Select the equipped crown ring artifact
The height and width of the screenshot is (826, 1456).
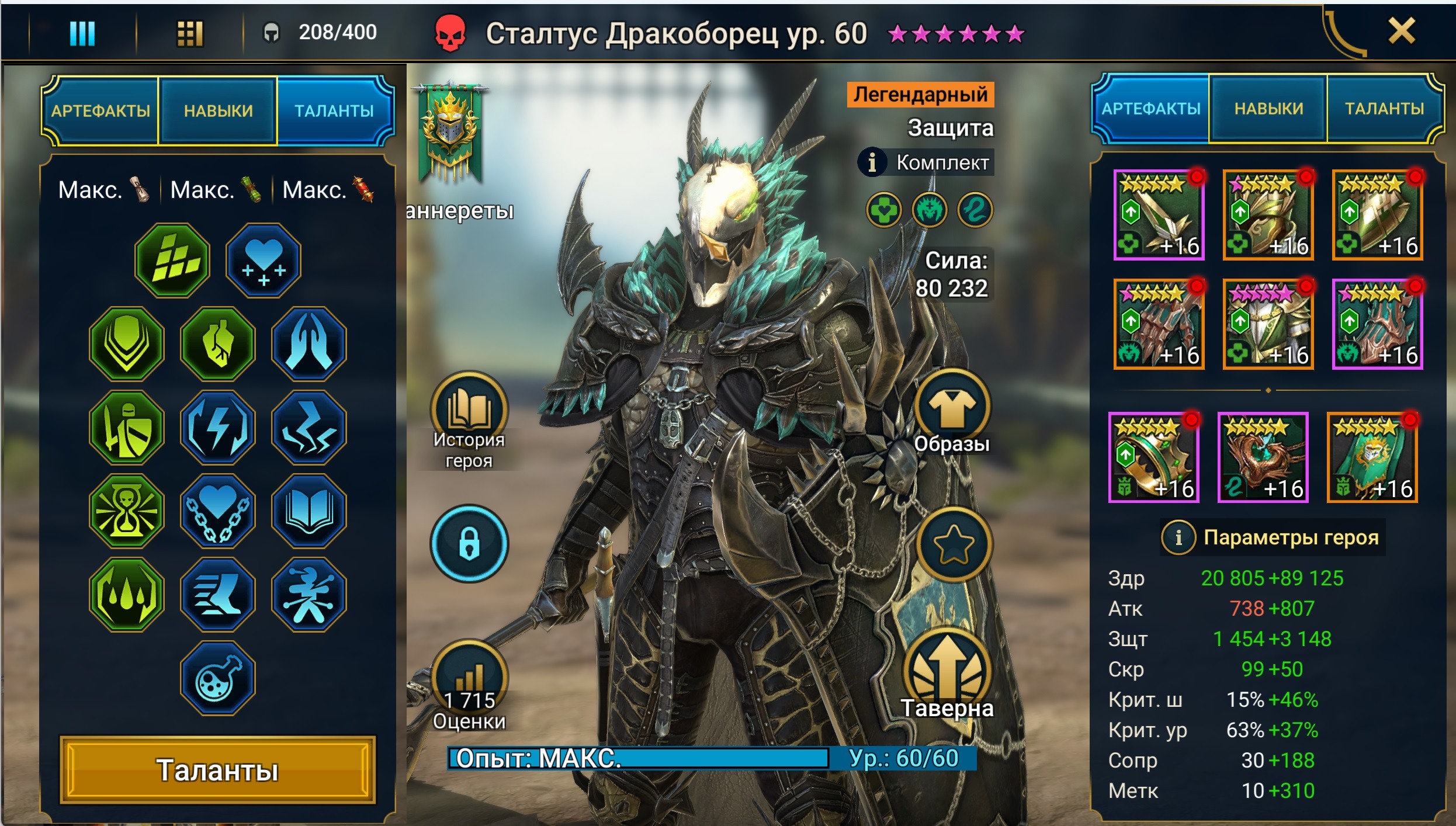point(1153,457)
